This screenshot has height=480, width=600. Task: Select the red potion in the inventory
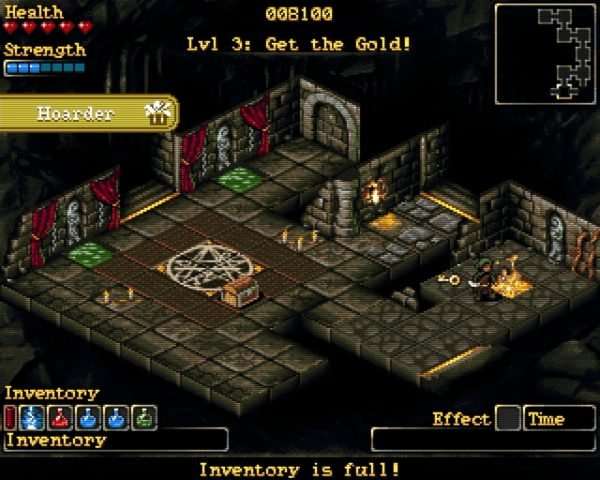61,418
